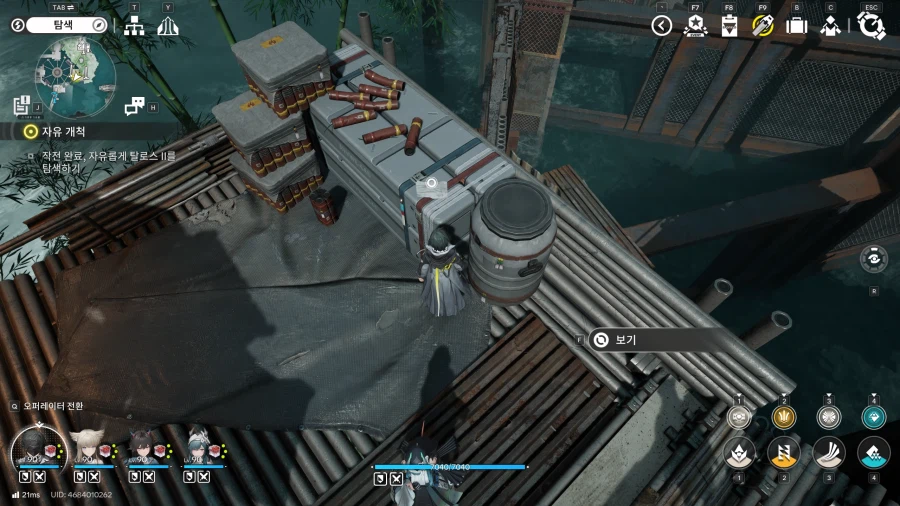900x506 pixels.
Task: Open the operator figure icon
Action: (829, 26)
